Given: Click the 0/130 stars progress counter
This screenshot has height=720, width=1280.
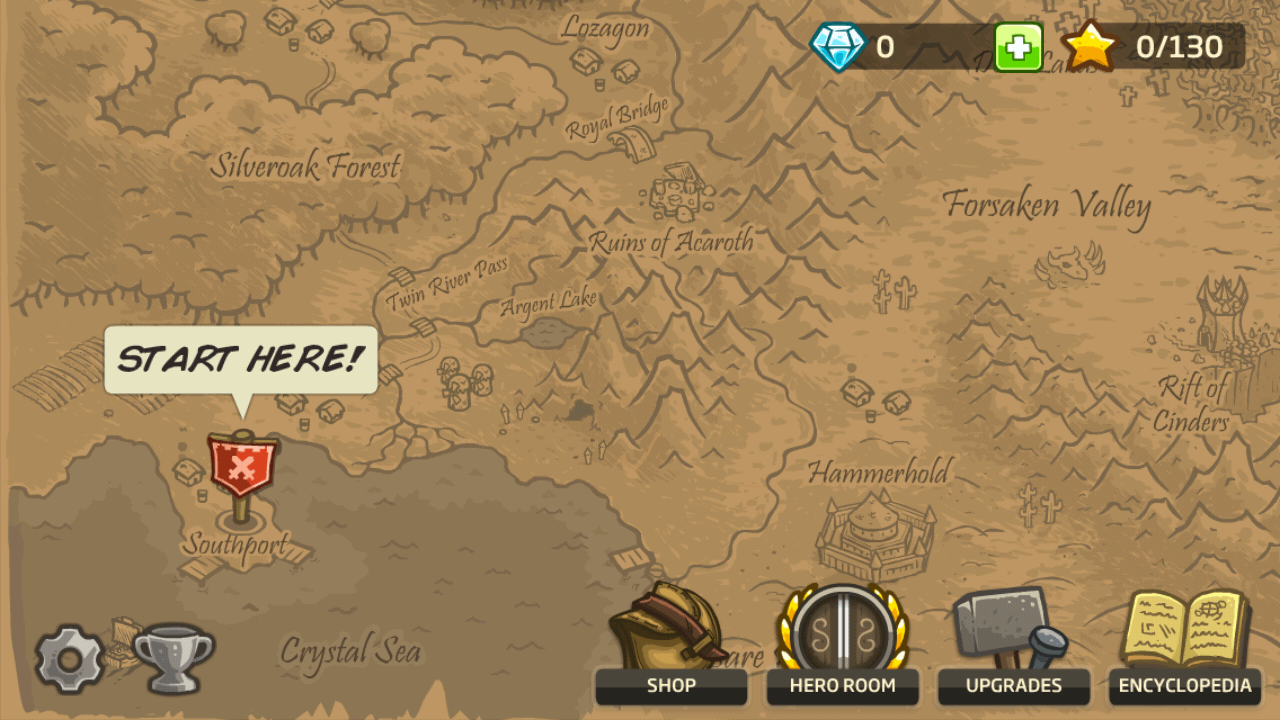Looking at the screenshot, I should coord(1181,46).
